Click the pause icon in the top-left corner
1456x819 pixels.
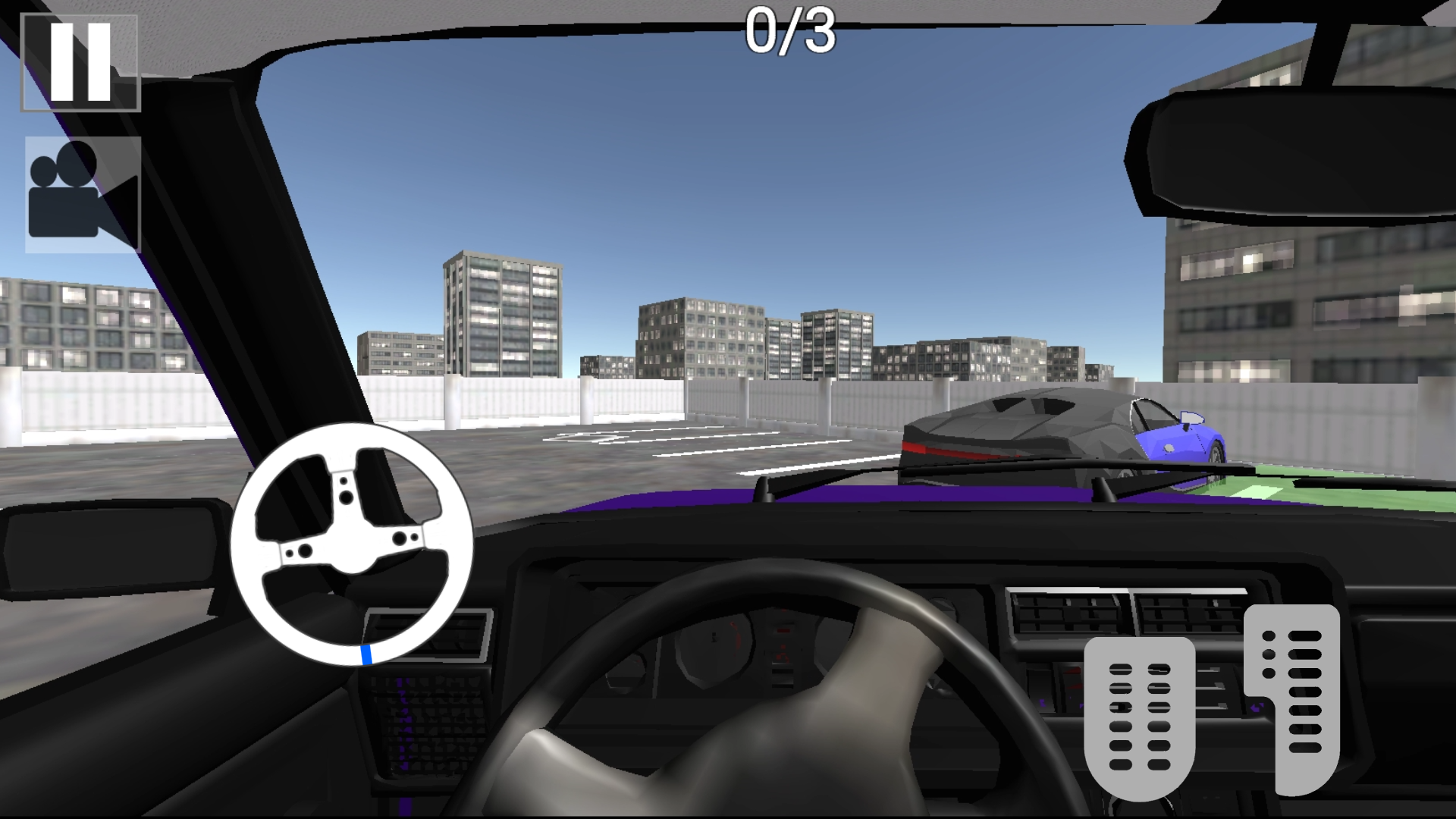[81, 62]
